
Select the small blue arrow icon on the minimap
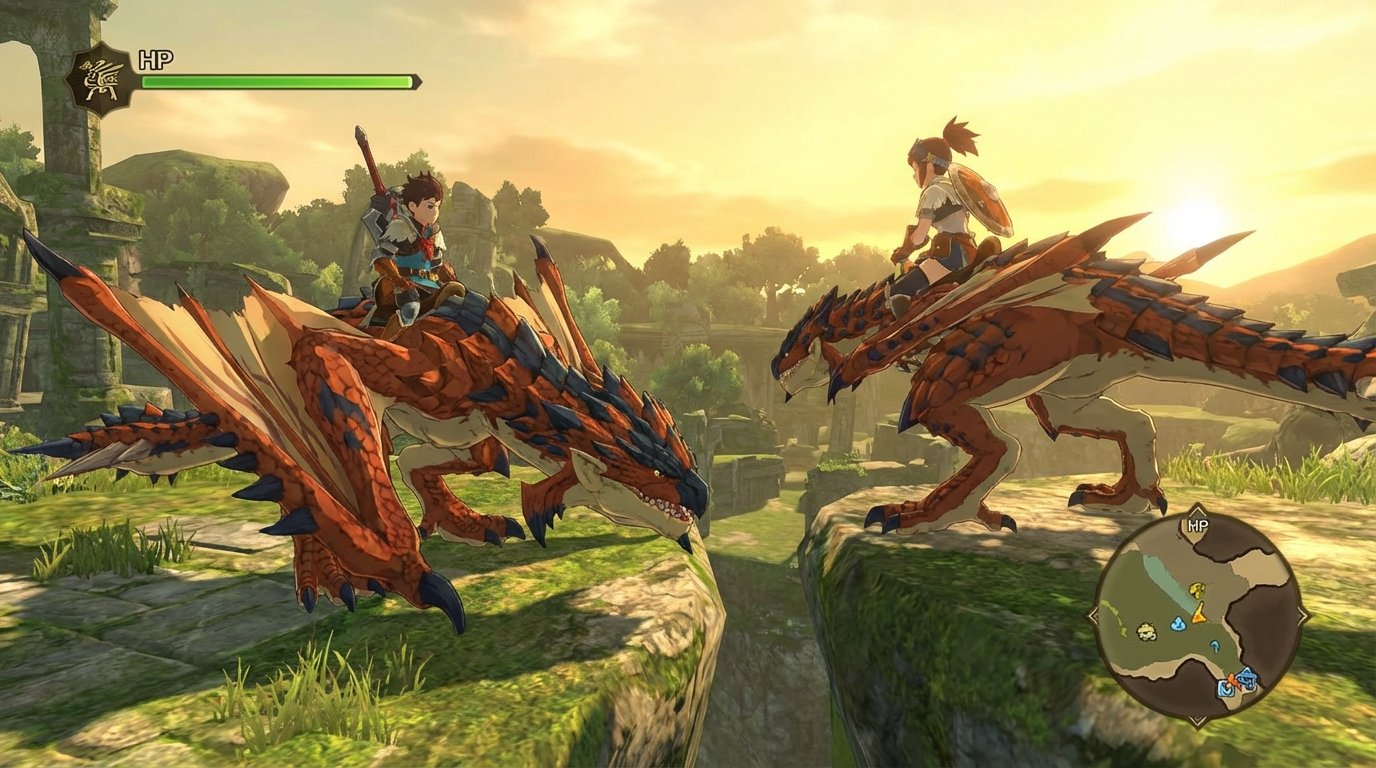tap(1215, 646)
